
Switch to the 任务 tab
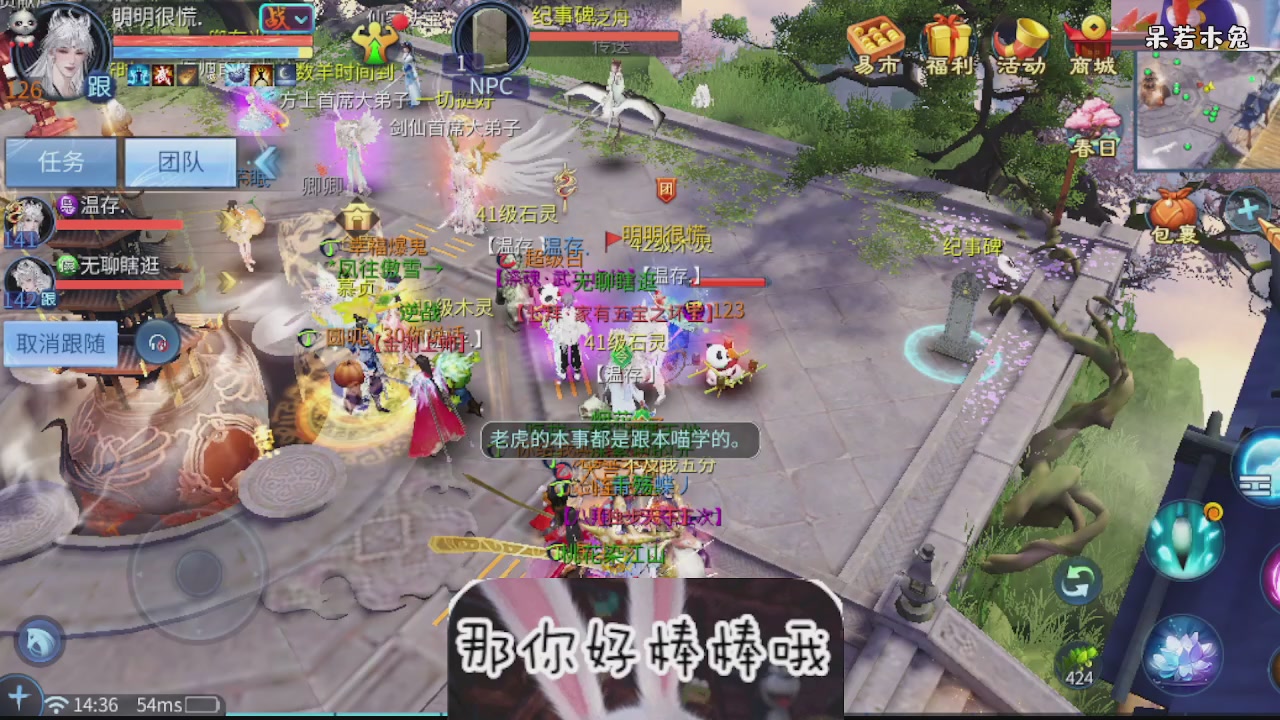pos(60,162)
